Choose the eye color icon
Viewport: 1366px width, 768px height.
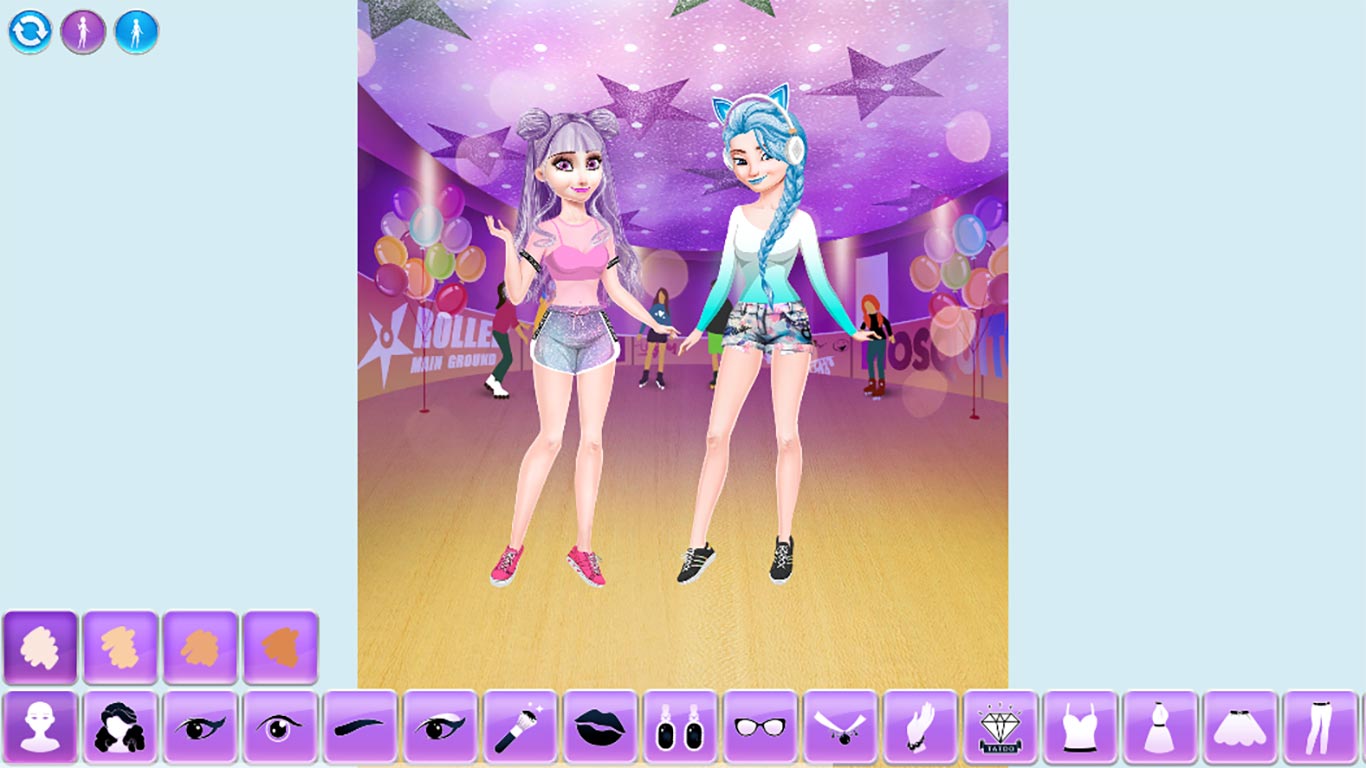(280, 730)
